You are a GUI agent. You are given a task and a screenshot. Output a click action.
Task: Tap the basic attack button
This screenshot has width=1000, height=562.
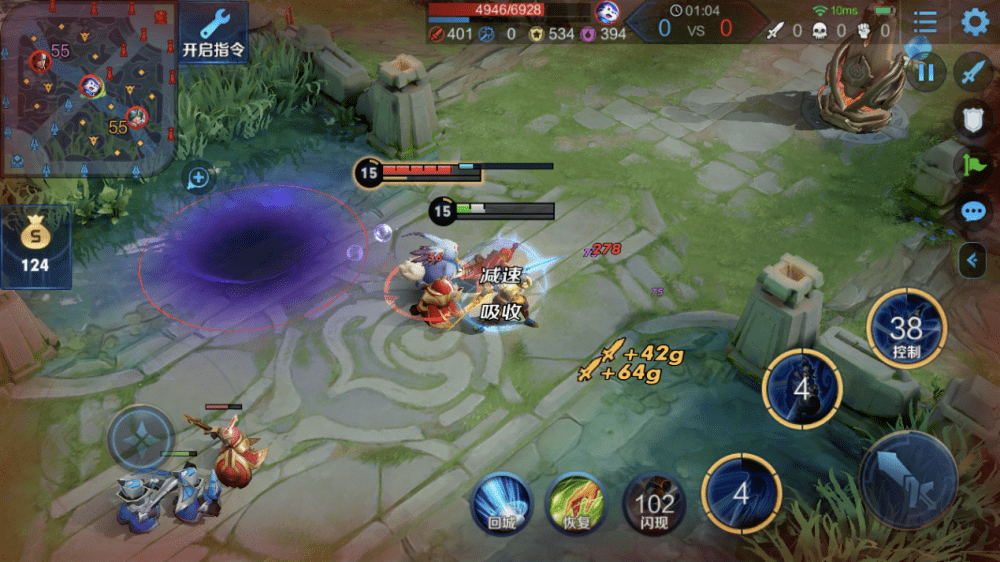pos(908,480)
